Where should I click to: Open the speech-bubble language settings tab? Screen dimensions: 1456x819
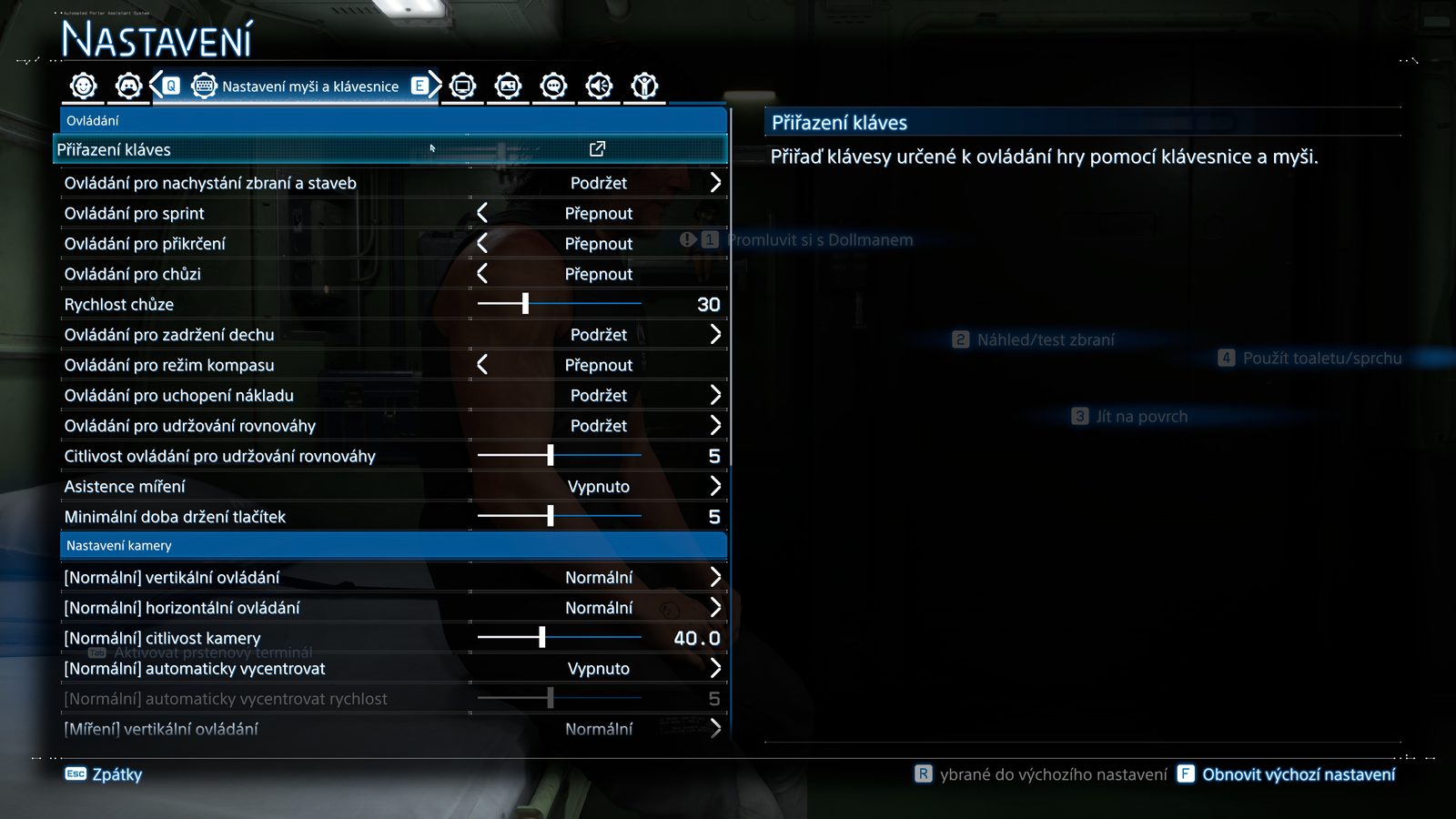pos(553,86)
